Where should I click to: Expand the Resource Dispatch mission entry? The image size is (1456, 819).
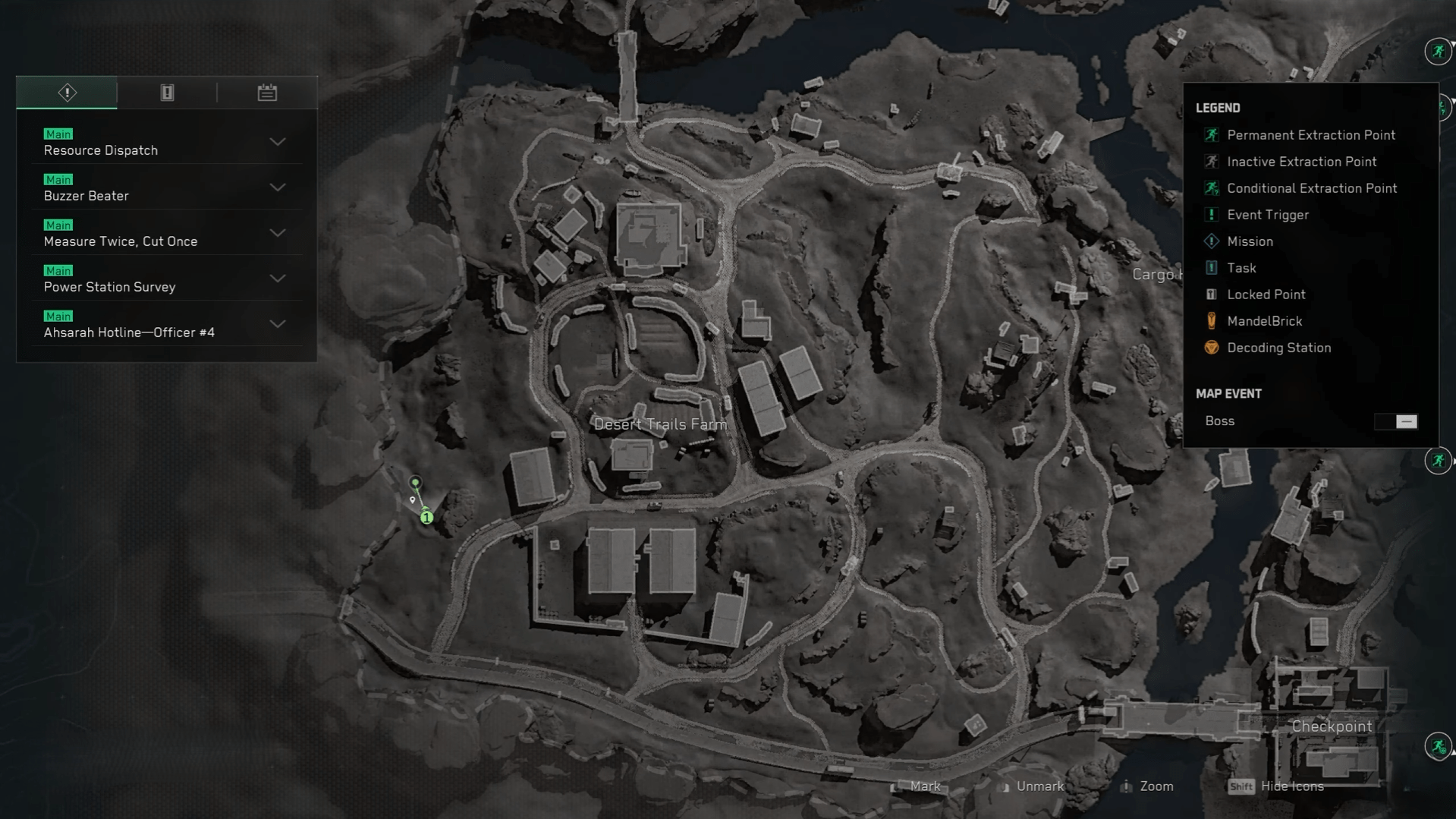[x=278, y=143]
